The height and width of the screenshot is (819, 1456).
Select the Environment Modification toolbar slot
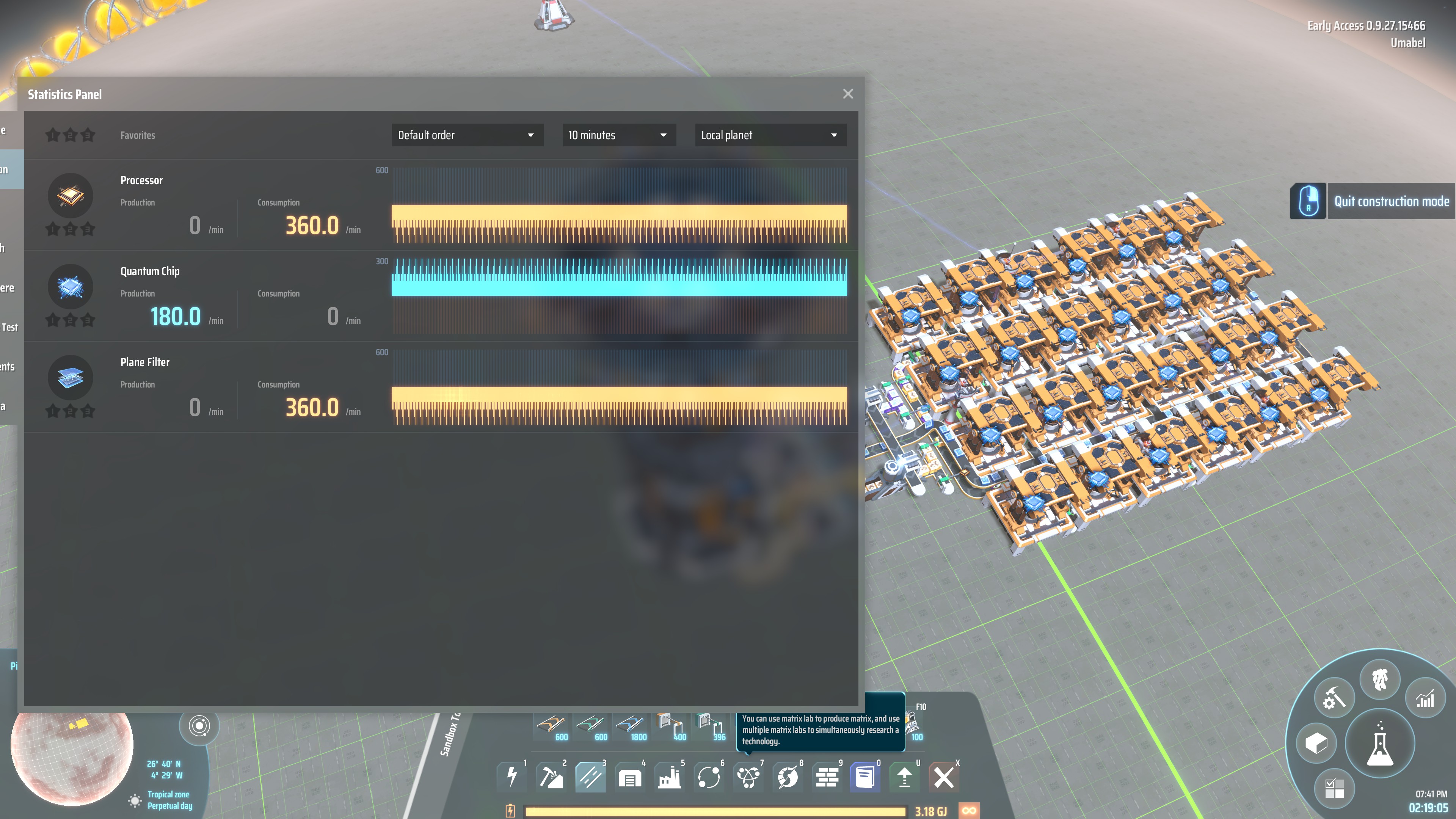coord(827,777)
